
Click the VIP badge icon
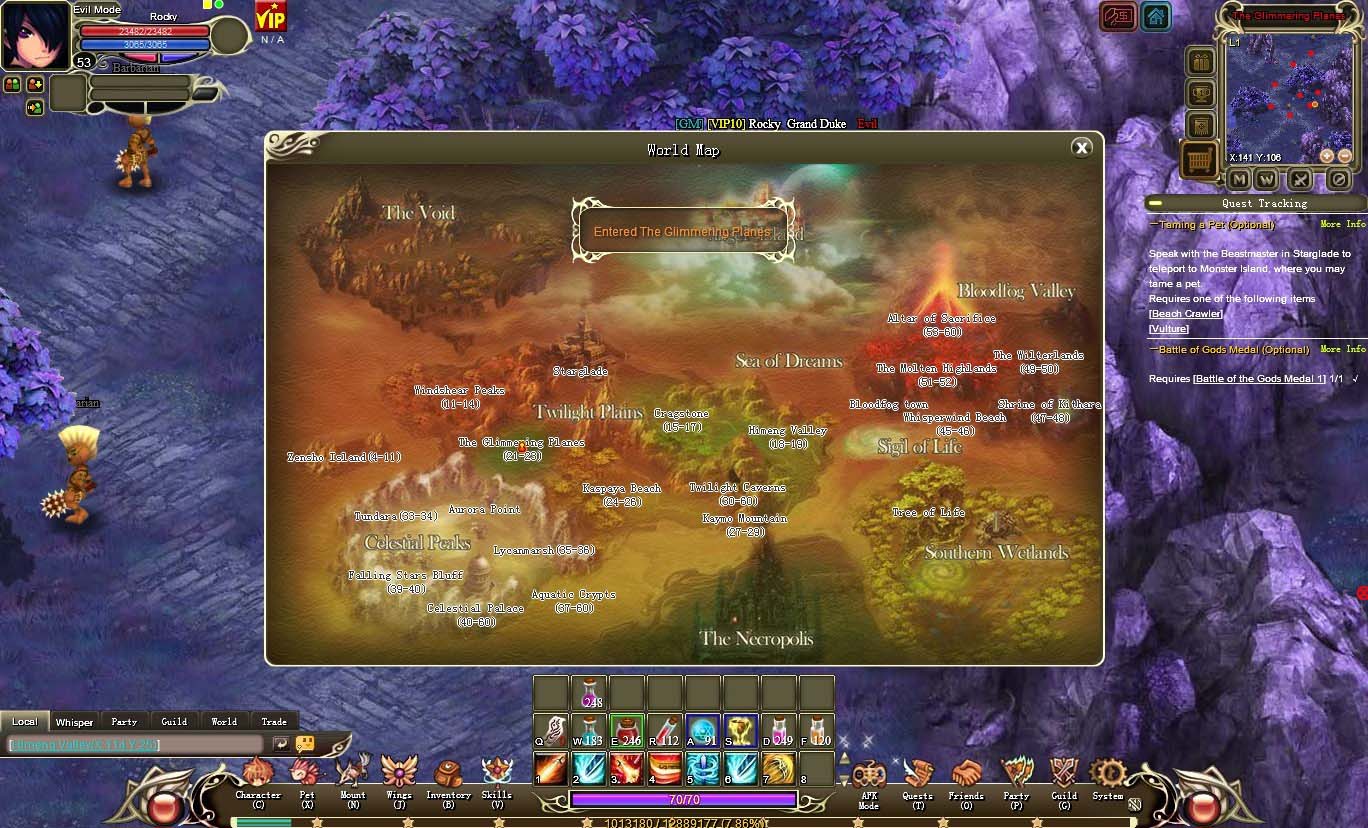271,17
